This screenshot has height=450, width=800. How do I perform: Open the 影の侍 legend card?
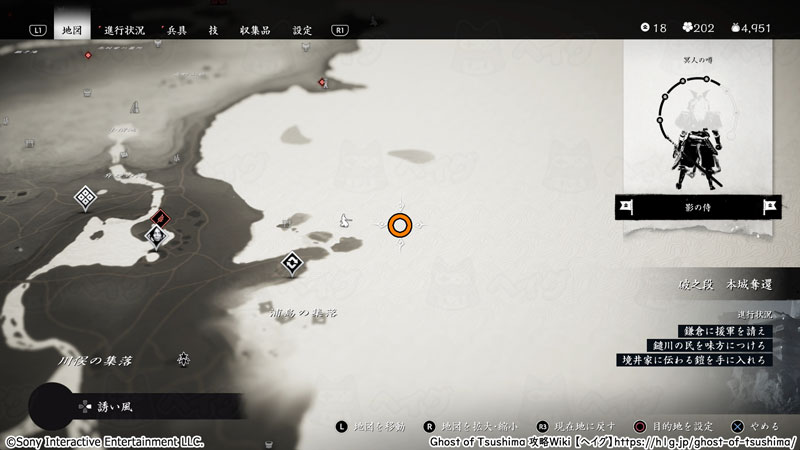pos(699,207)
